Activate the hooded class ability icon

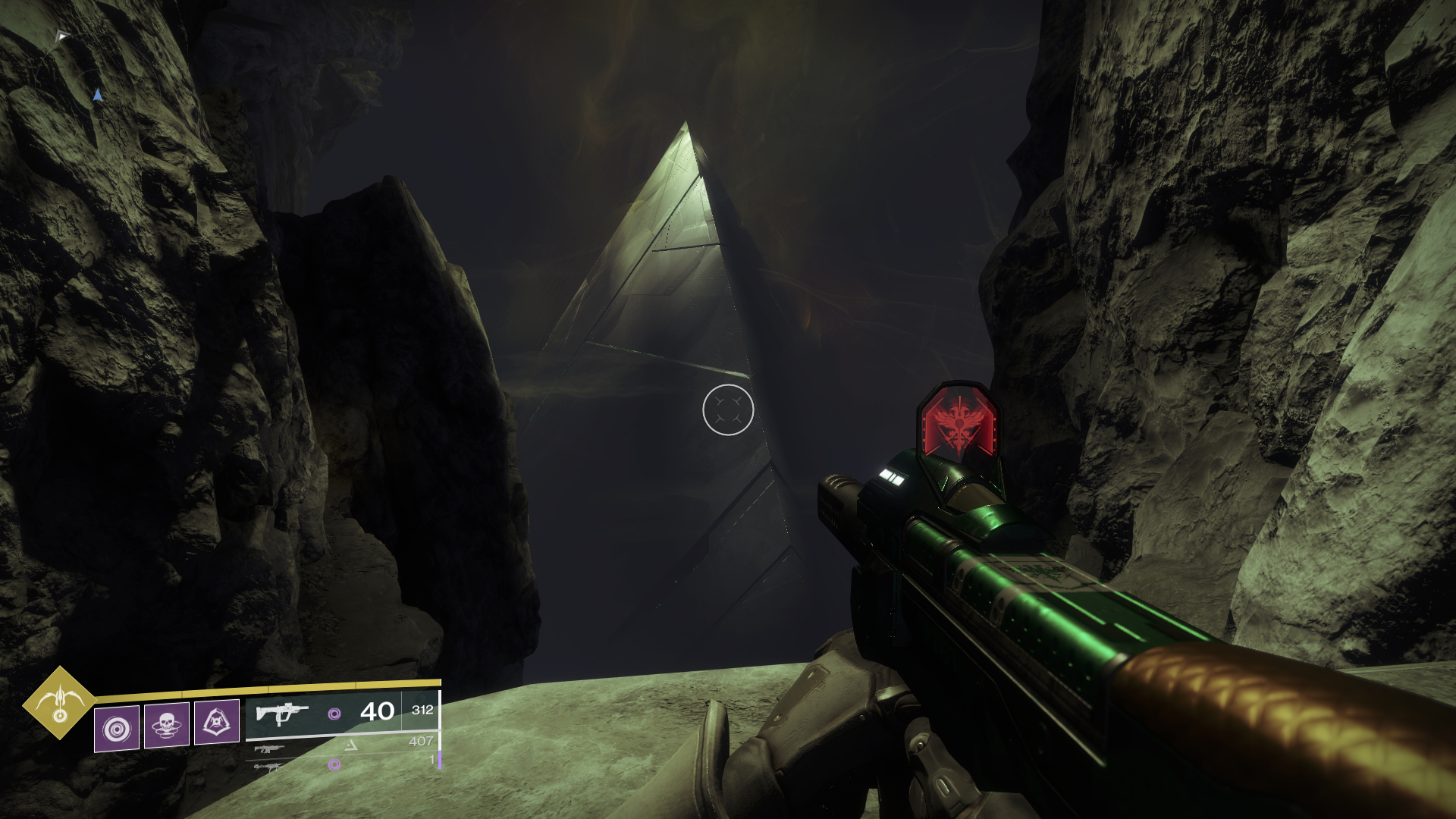[x=217, y=722]
